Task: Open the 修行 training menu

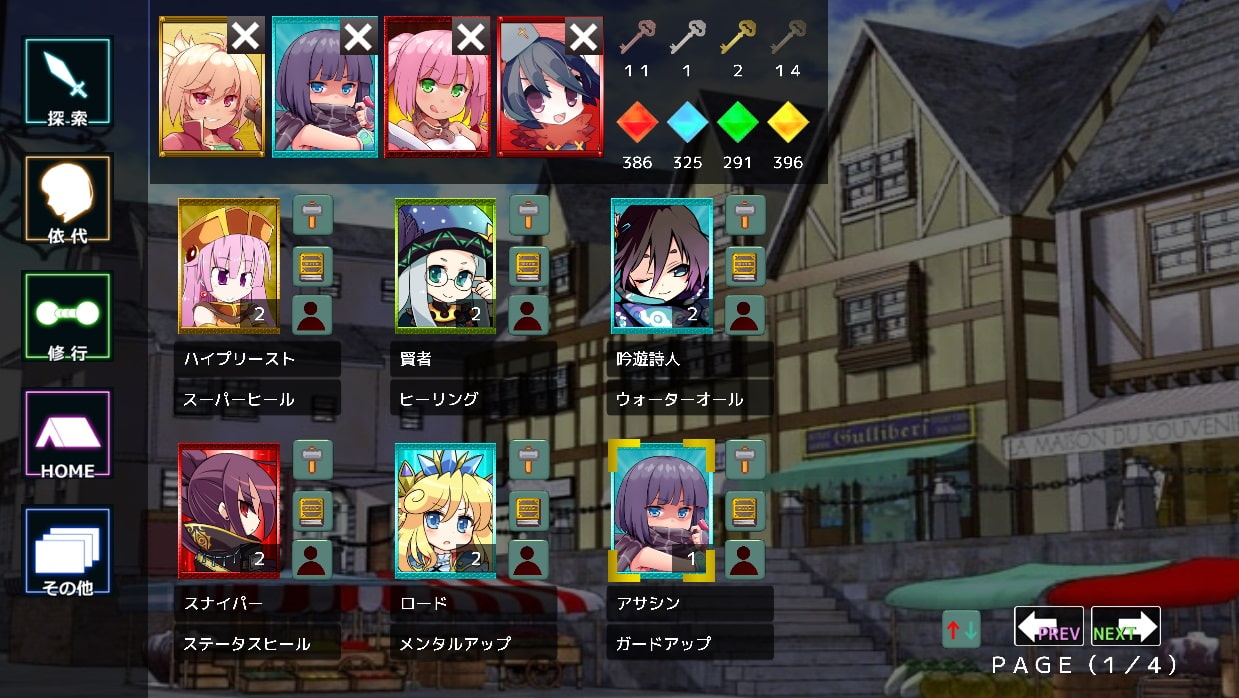Action: point(67,317)
